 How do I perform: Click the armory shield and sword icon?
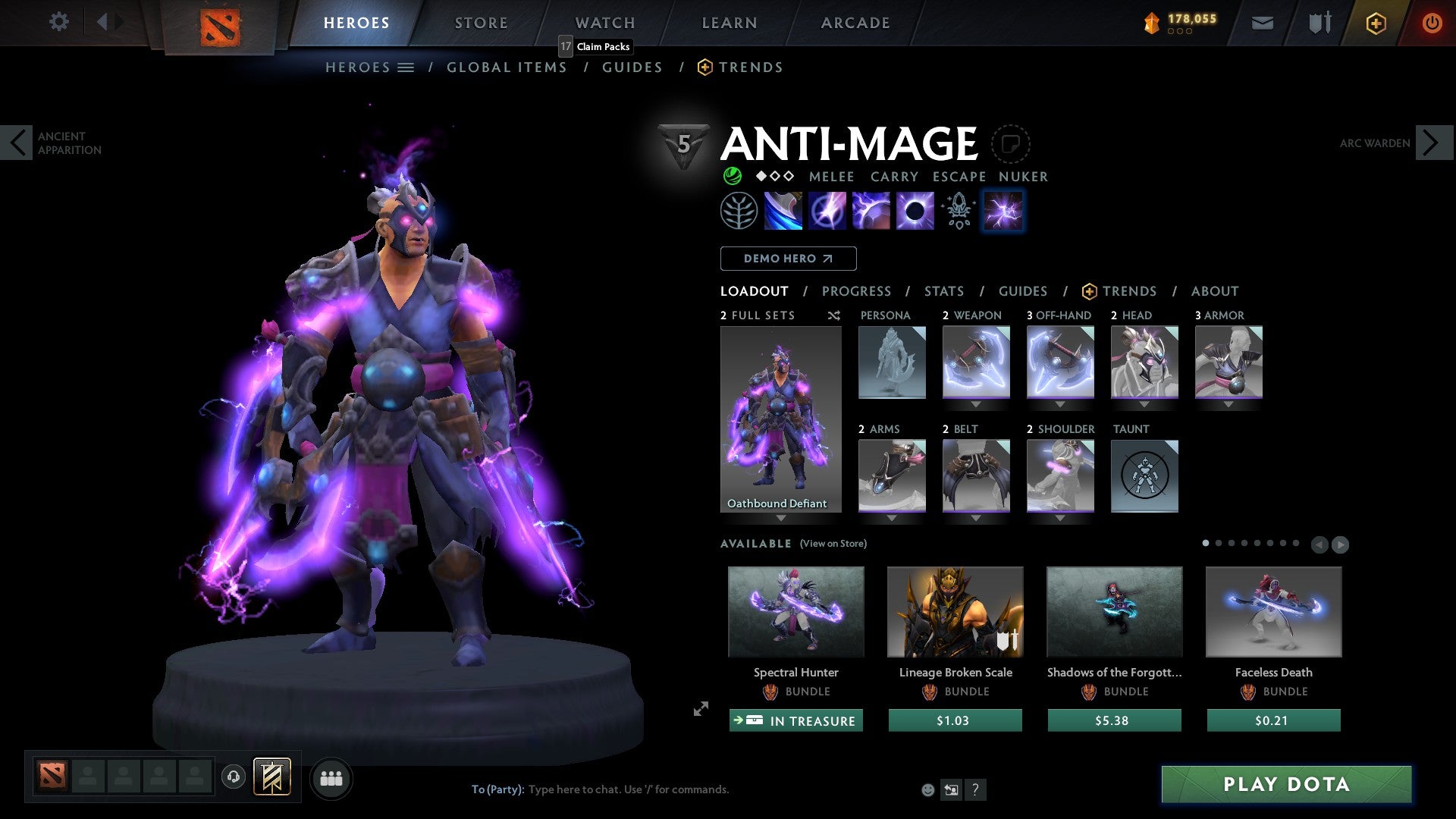pyautogui.click(x=1318, y=23)
